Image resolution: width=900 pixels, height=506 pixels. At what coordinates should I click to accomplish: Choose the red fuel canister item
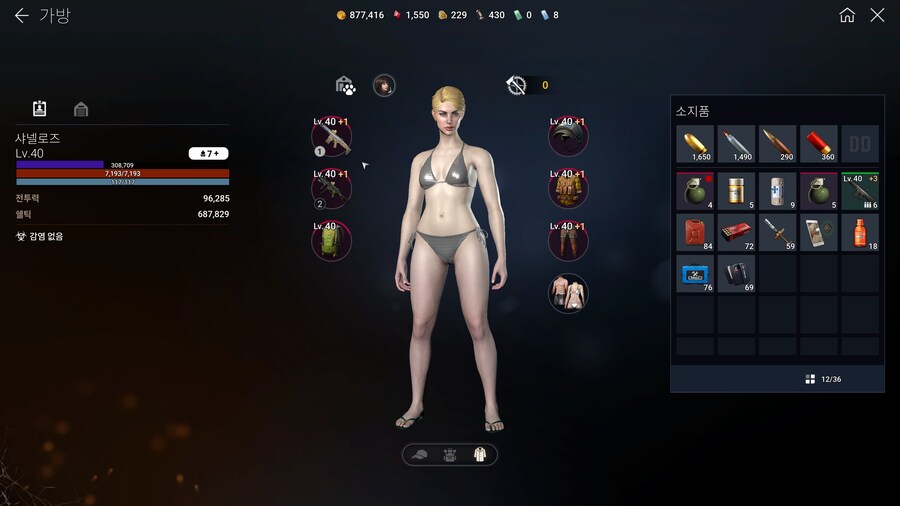[695, 232]
